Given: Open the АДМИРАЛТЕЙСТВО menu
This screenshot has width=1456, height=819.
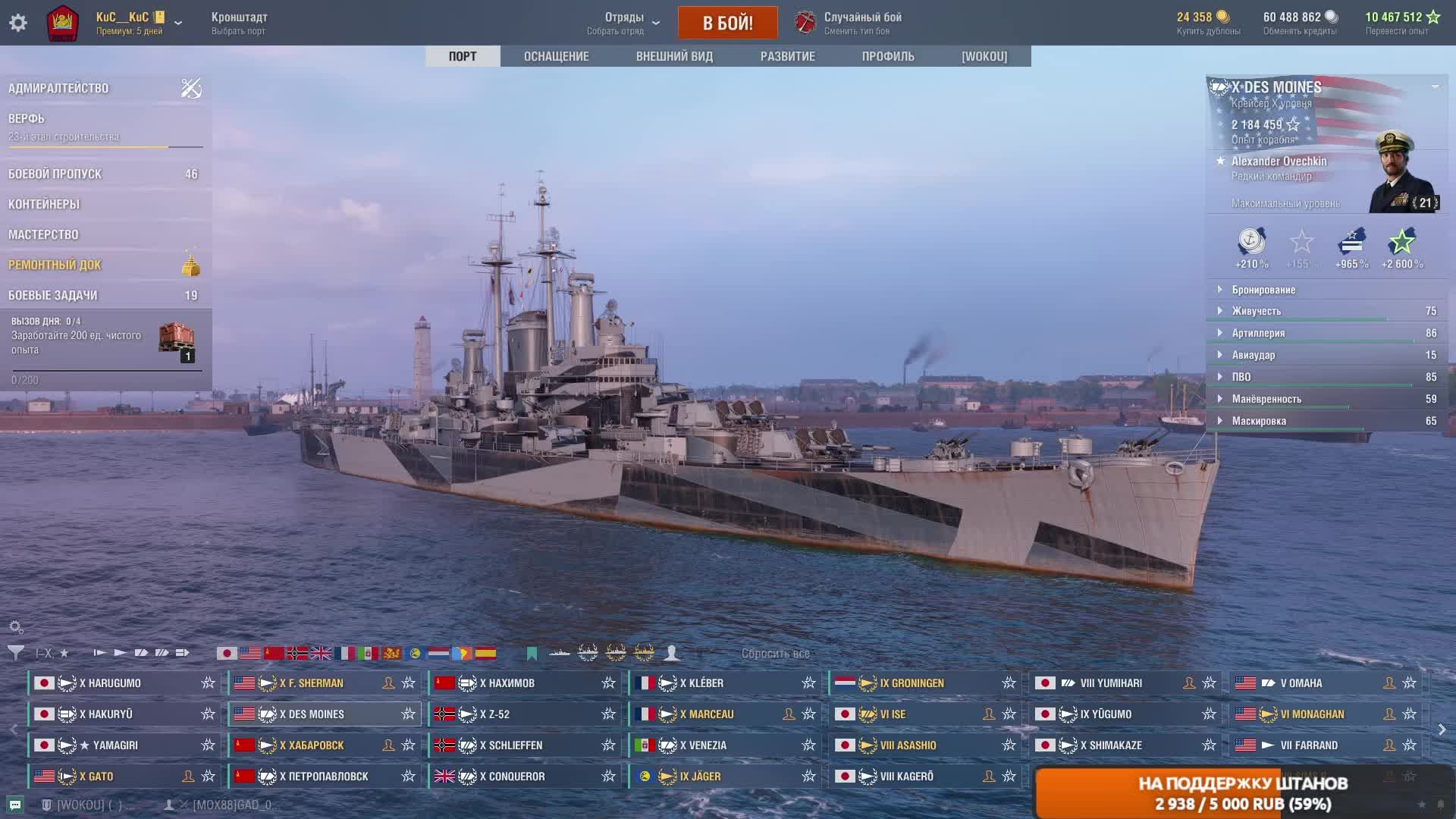Looking at the screenshot, I should coord(58,88).
